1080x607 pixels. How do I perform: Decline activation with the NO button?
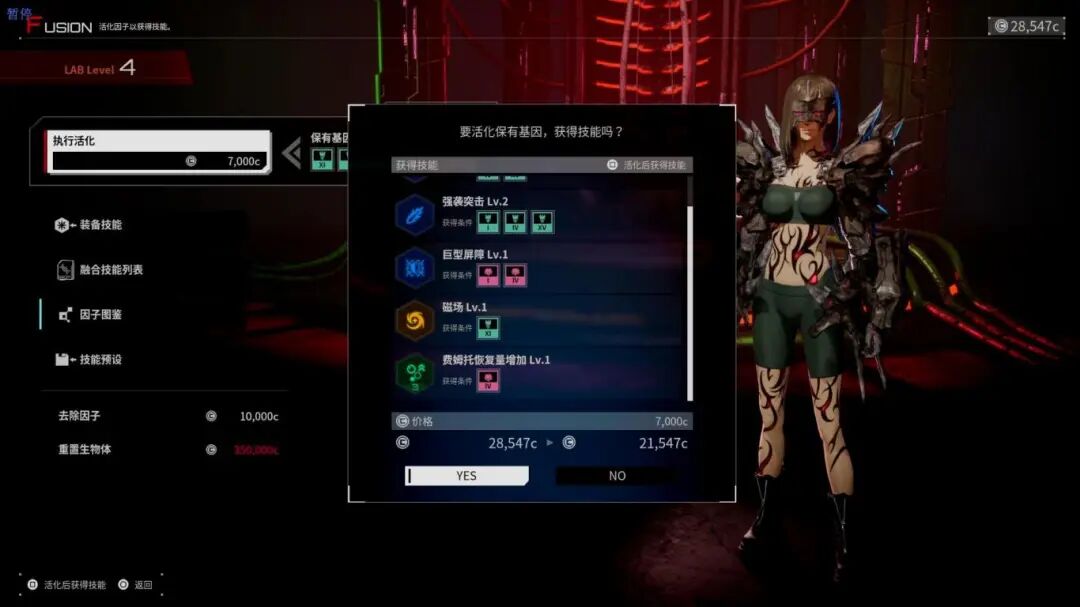click(x=617, y=476)
